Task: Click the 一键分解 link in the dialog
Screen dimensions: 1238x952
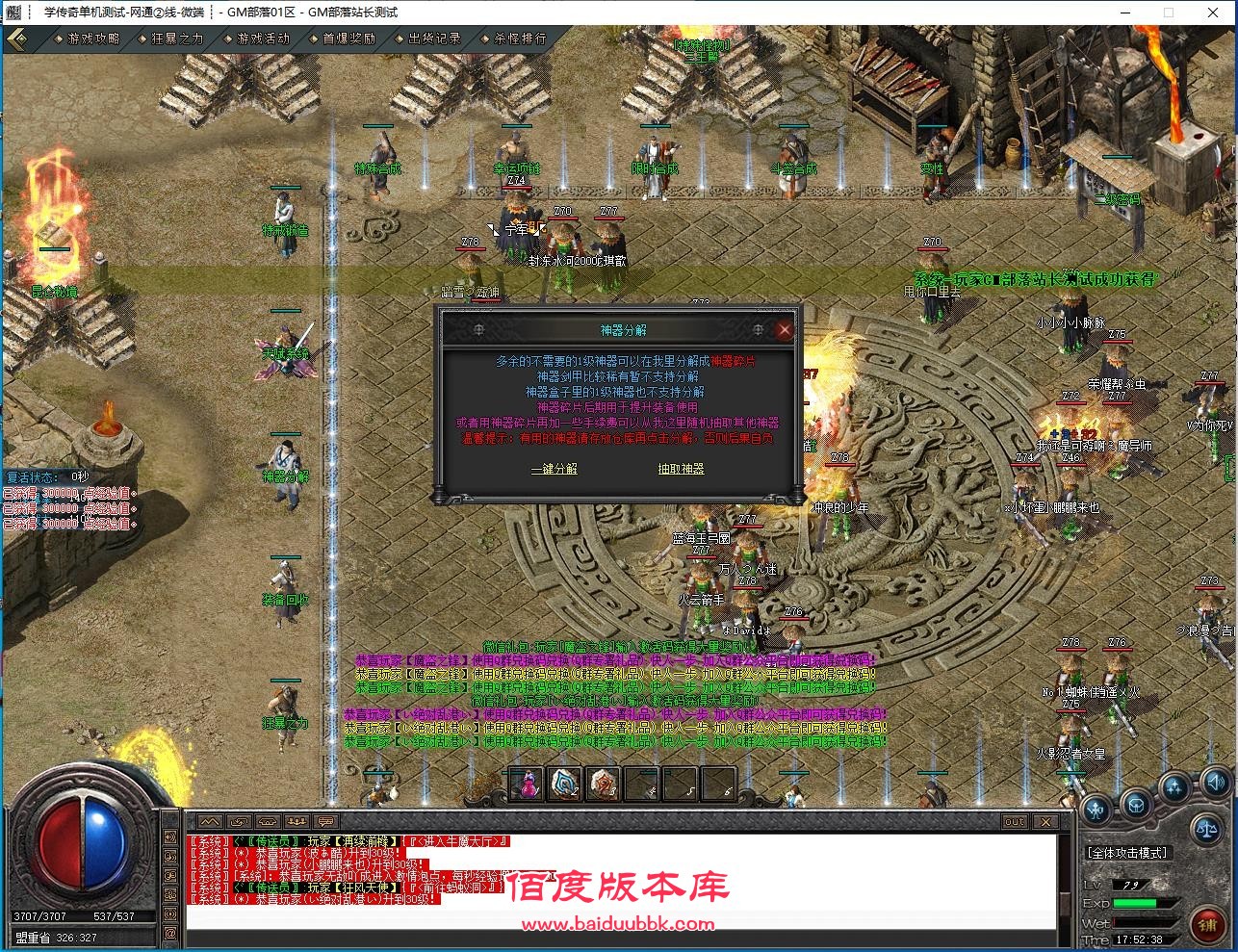Action: pyautogui.click(x=554, y=469)
